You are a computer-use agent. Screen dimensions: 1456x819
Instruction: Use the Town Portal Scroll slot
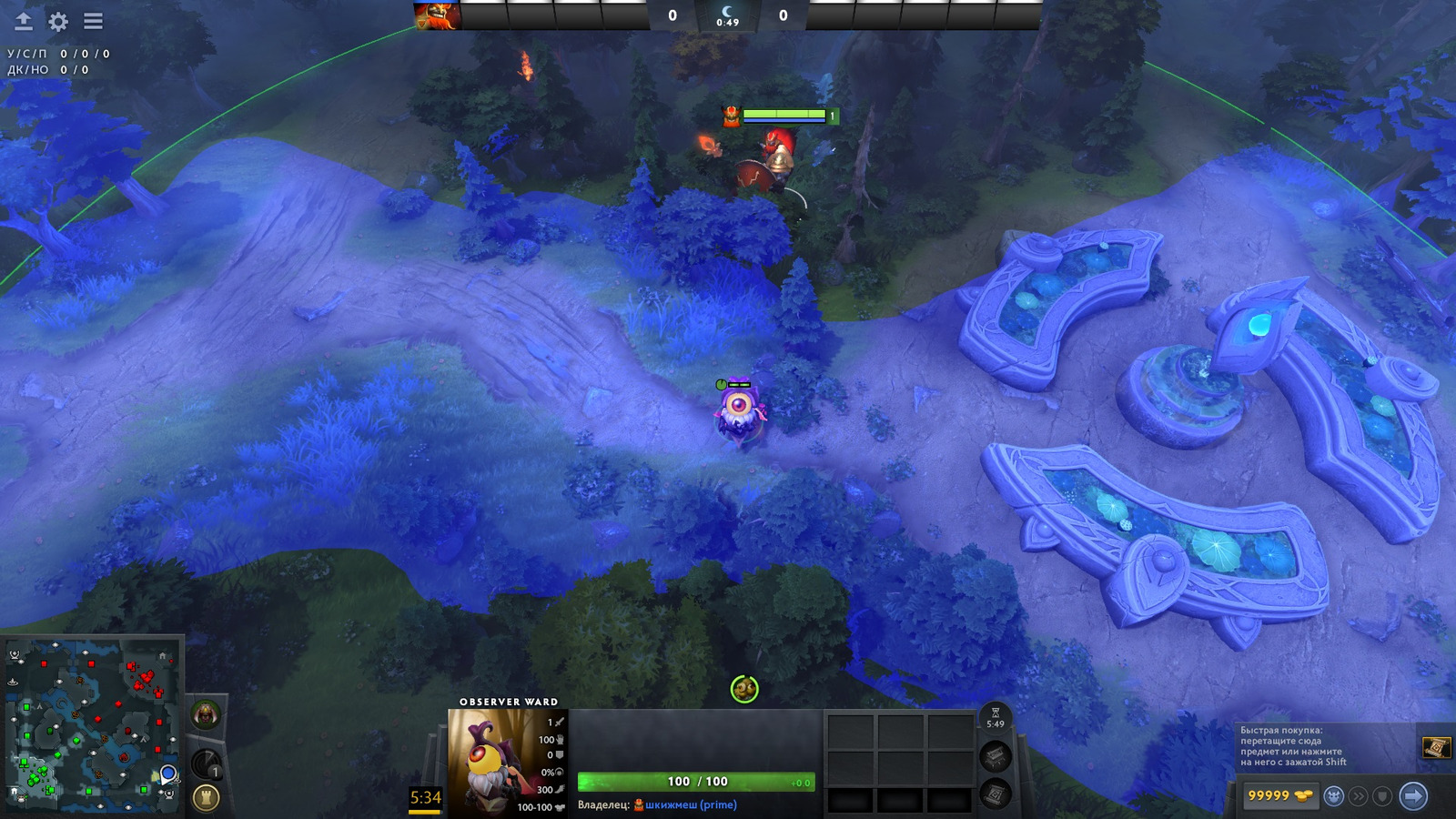click(x=996, y=794)
